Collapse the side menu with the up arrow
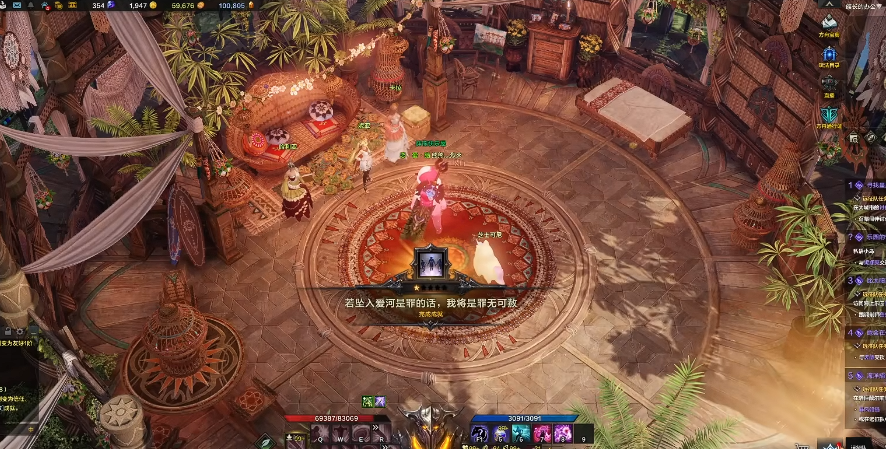The height and width of the screenshot is (449, 886). [831, 5]
